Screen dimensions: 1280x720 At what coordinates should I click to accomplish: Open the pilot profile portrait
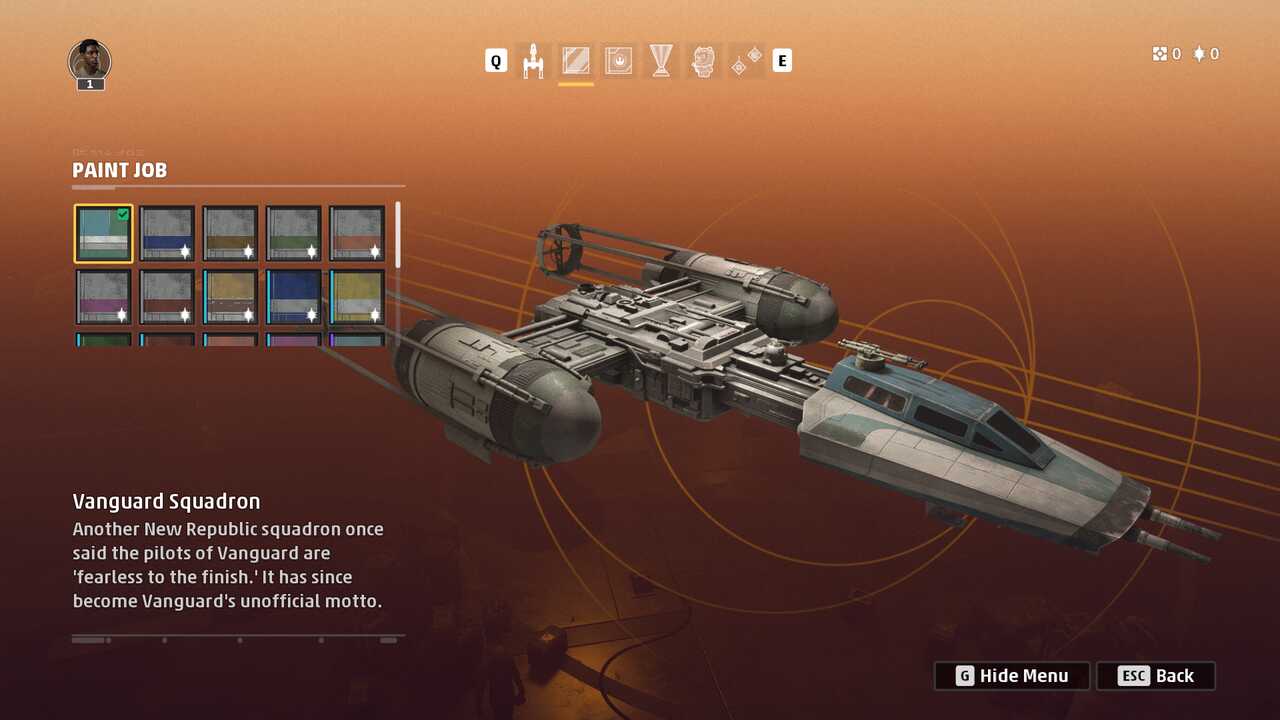tap(90, 62)
